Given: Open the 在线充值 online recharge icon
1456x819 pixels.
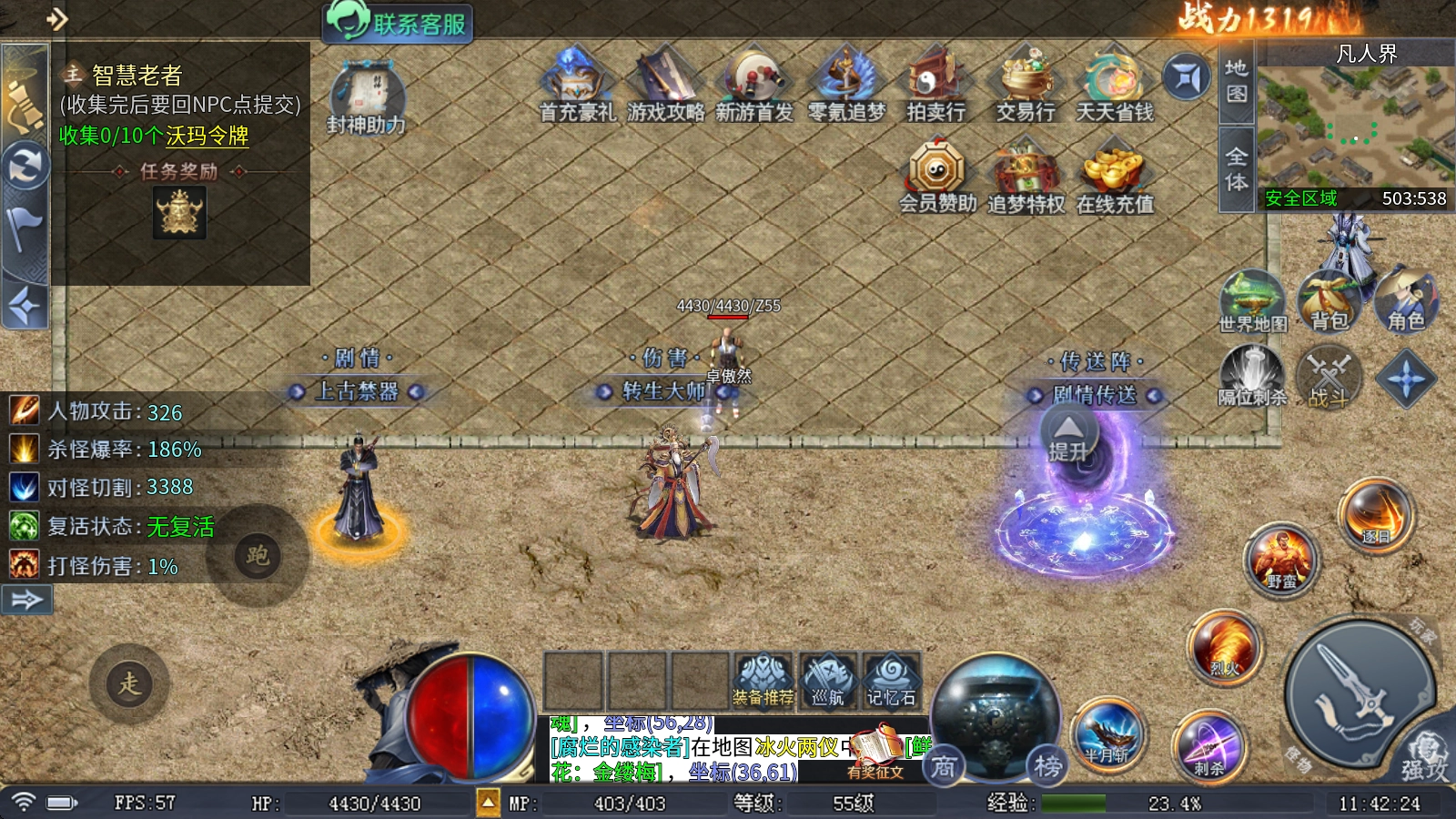Looking at the screenshot, I should (1114, 177).
